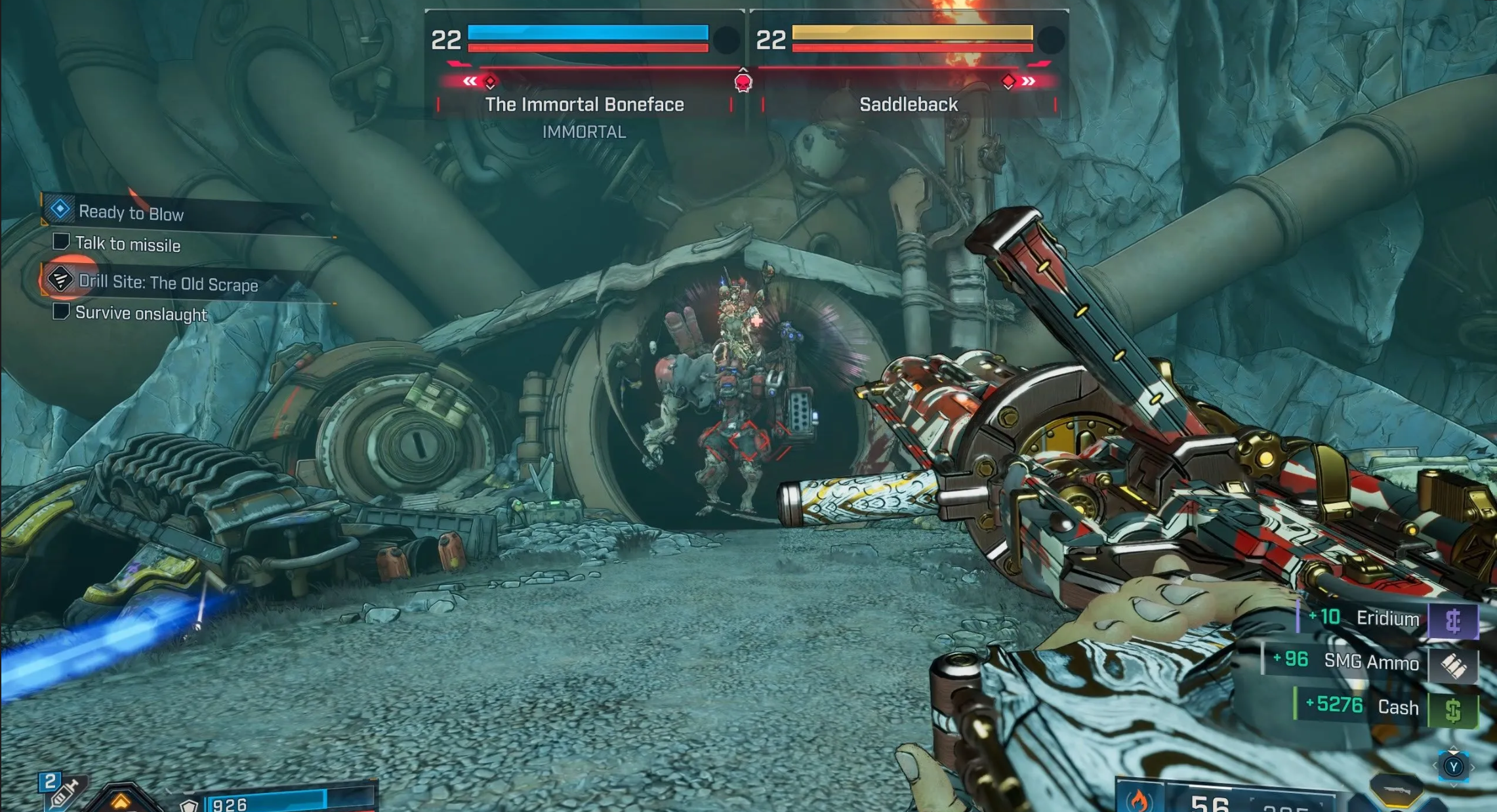
Task: Click the orange chevron emblem in the hexagon
Action: tap(120, 801)
